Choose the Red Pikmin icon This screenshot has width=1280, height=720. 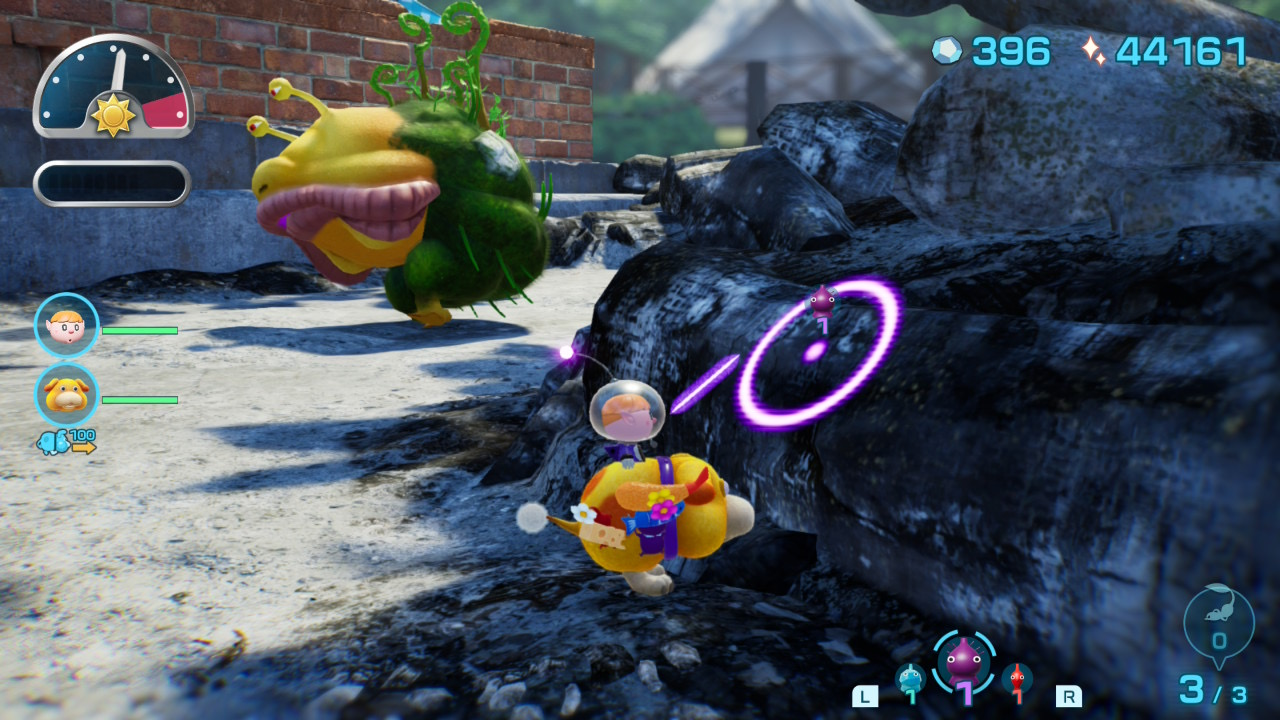coord(1017,679)
